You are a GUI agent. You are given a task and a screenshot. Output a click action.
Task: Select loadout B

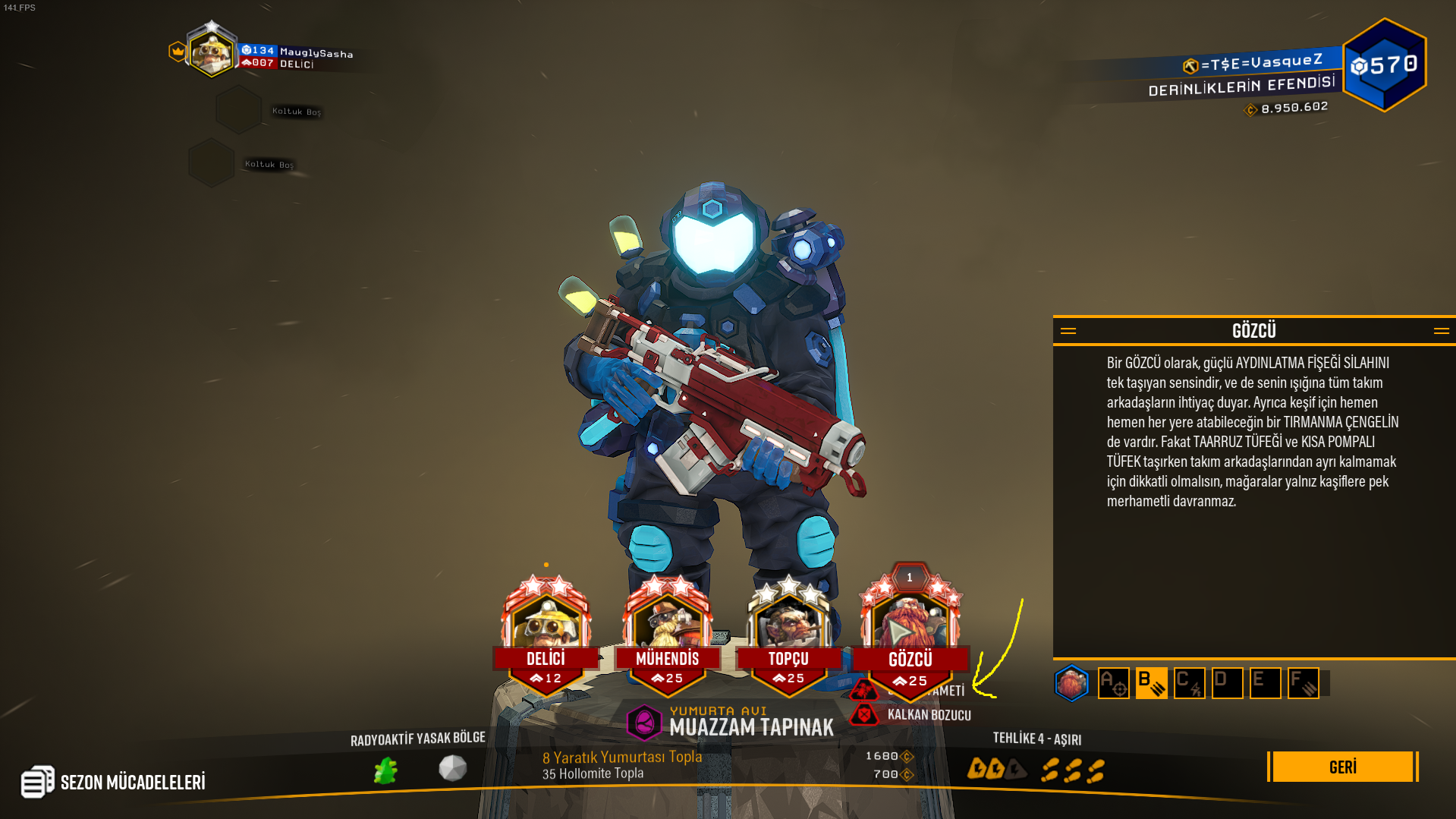(1151, 683)
